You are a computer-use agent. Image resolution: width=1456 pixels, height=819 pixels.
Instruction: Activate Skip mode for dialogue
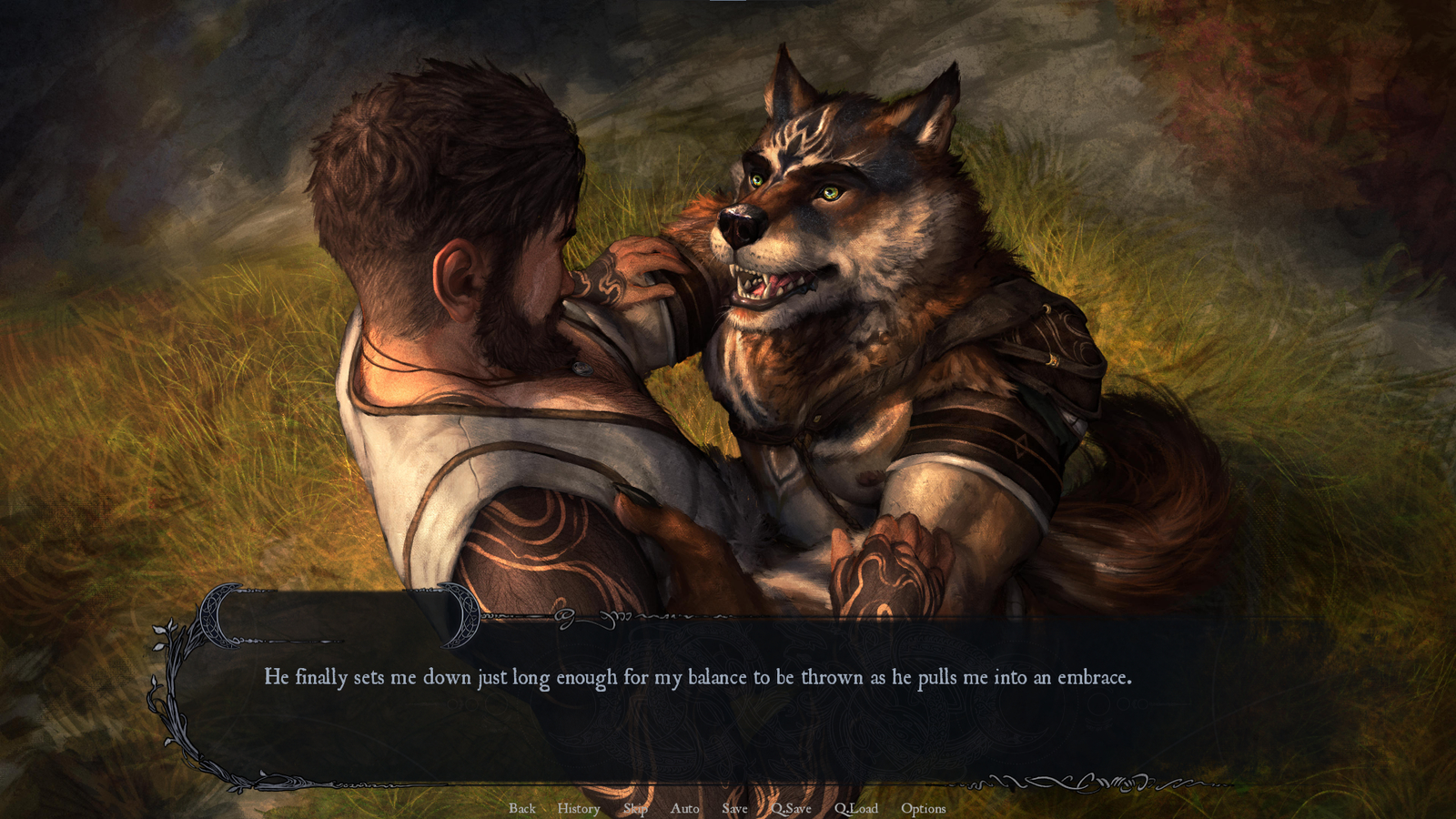pyautogui.click(x=635, y=808)
